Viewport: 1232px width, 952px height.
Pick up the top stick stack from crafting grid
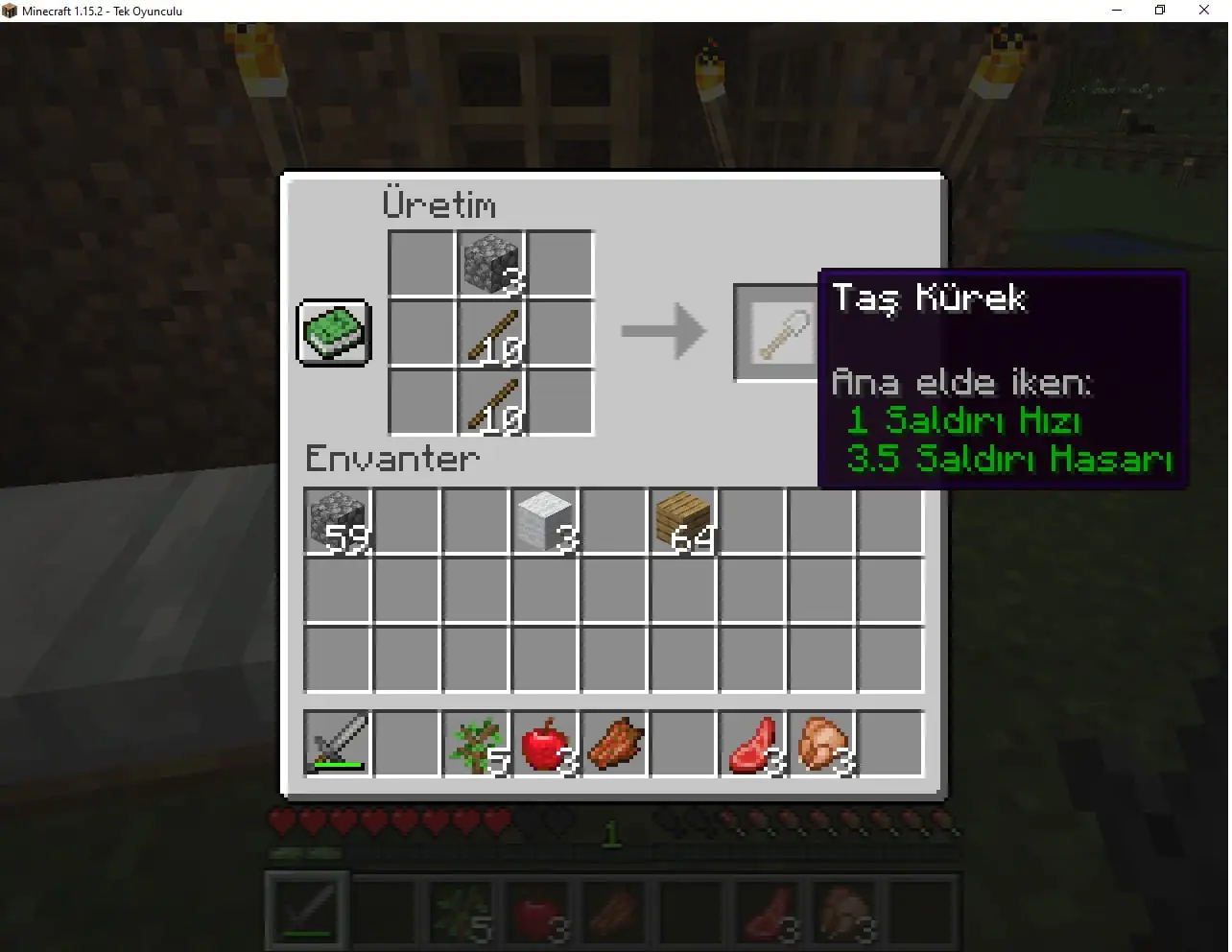point(490,331)
